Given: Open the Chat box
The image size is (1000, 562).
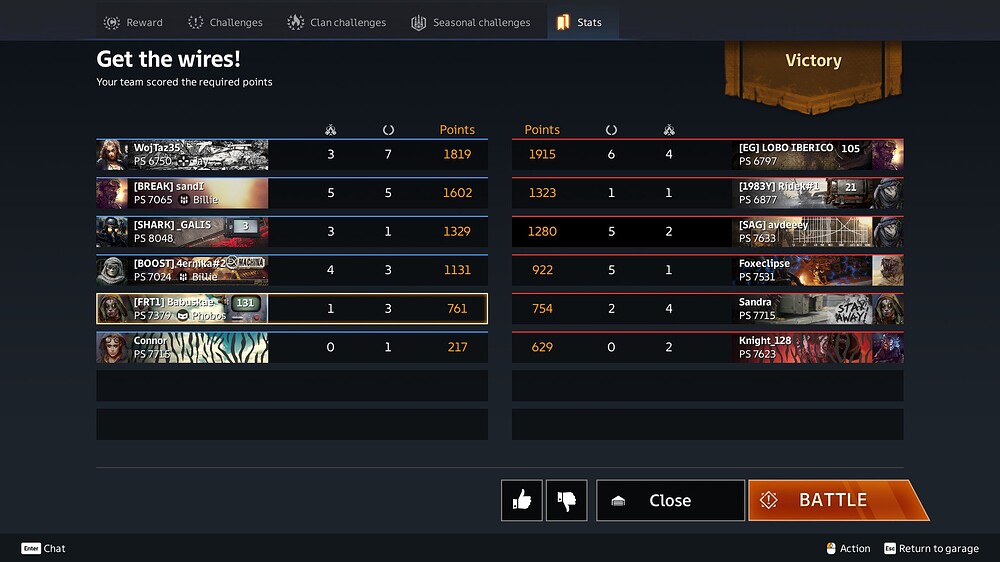Looking at the screenshot, I should [x=44, y=548].
